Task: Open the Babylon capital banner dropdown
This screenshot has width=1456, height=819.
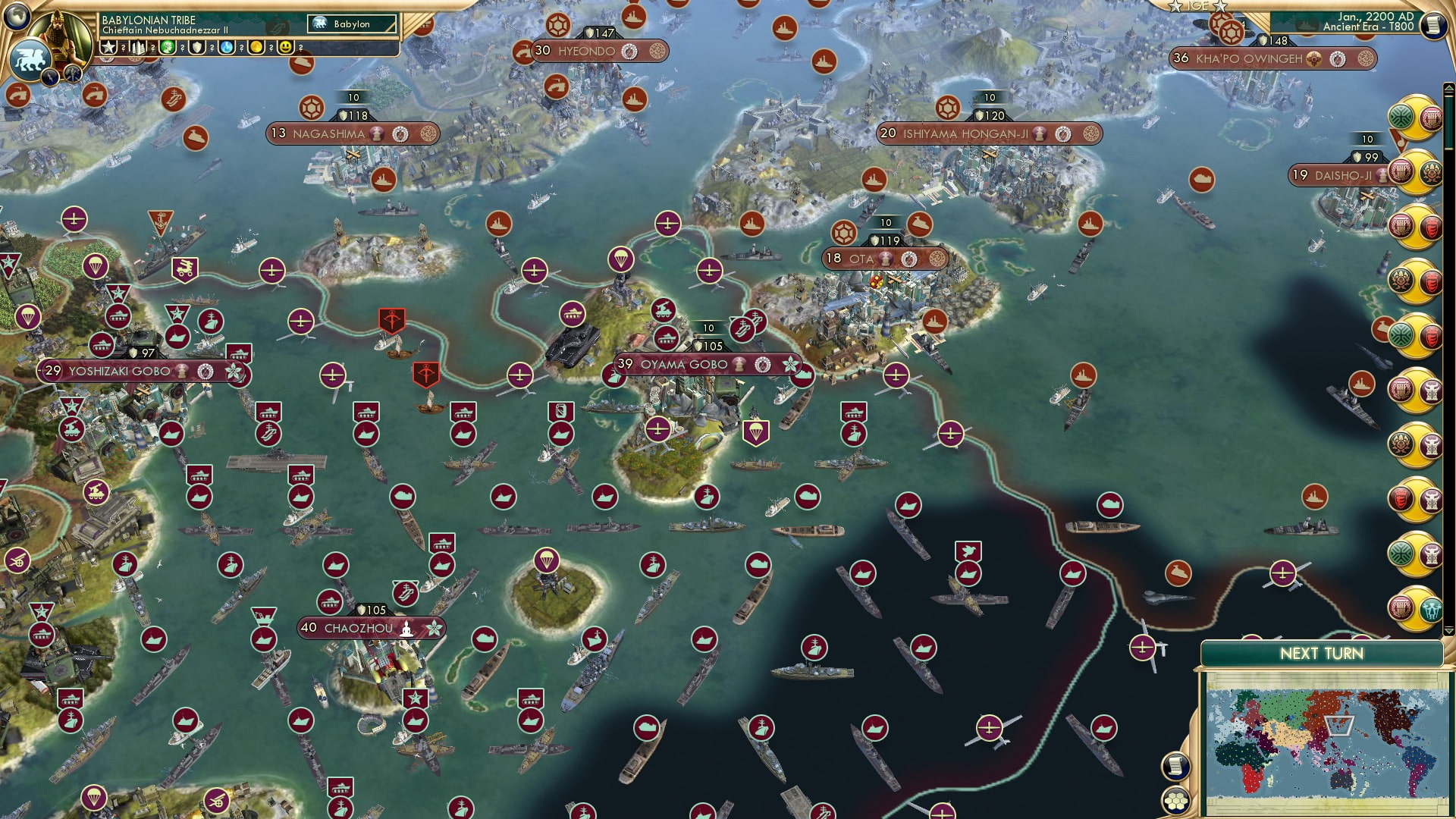Action: click(x=353, y=24)
